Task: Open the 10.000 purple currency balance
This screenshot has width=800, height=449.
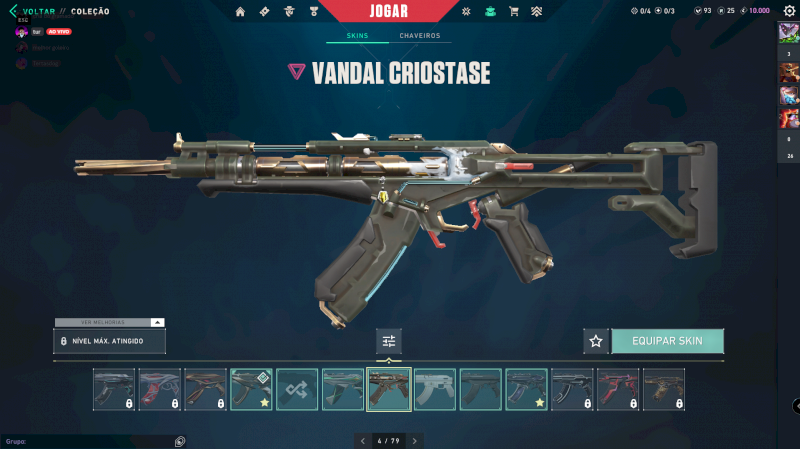Action: [755, 11]
